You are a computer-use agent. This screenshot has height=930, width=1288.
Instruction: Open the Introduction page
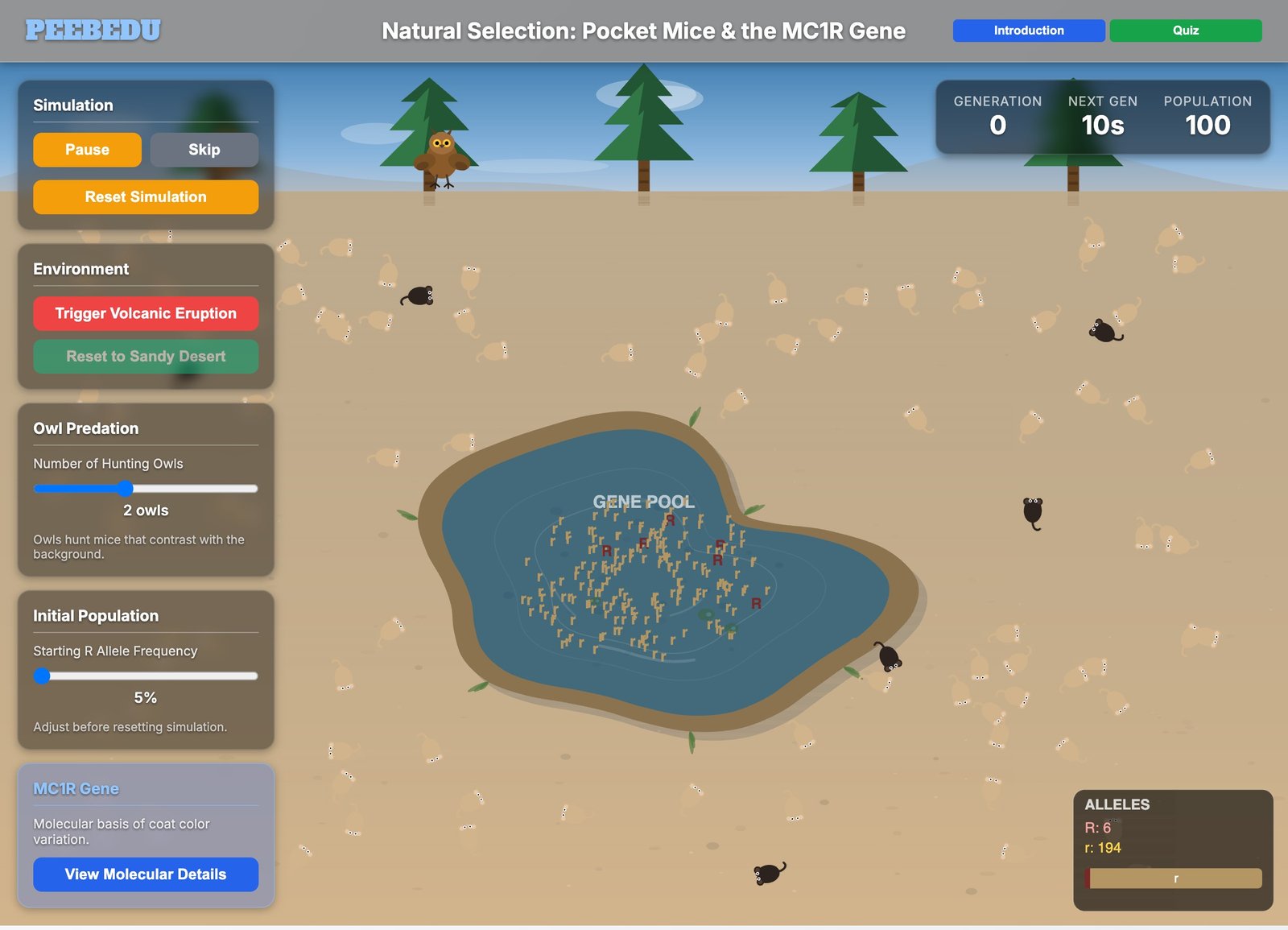coord(1028,30)
